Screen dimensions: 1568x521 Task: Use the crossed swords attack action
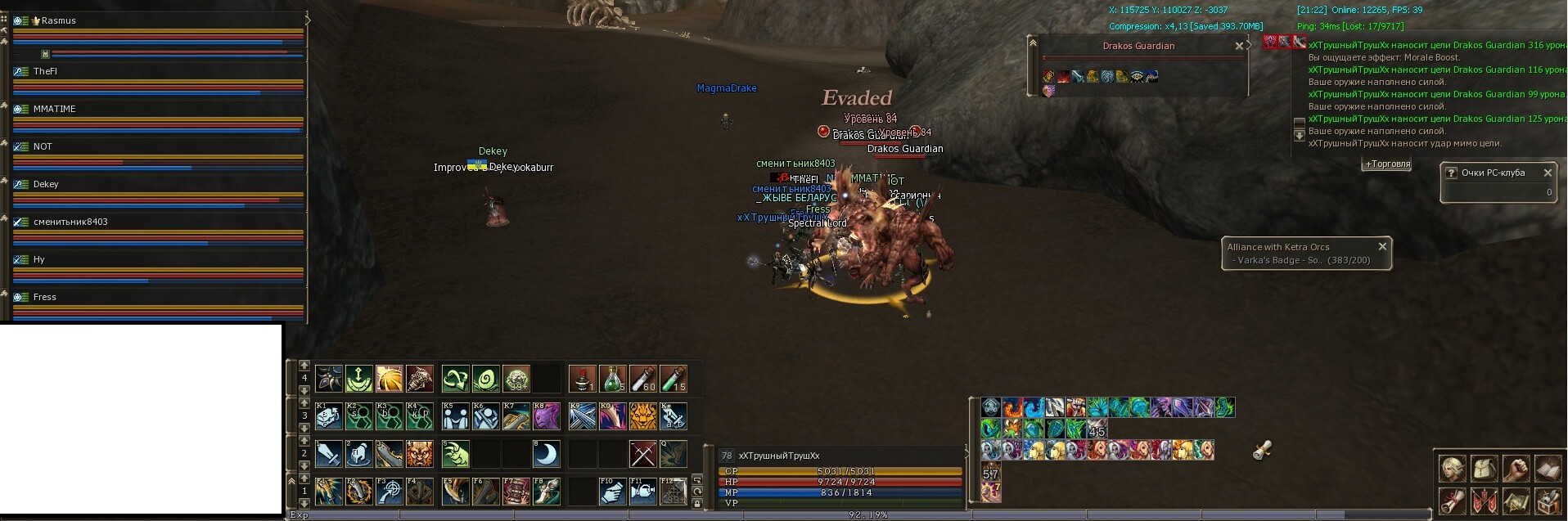click(643, 454)
